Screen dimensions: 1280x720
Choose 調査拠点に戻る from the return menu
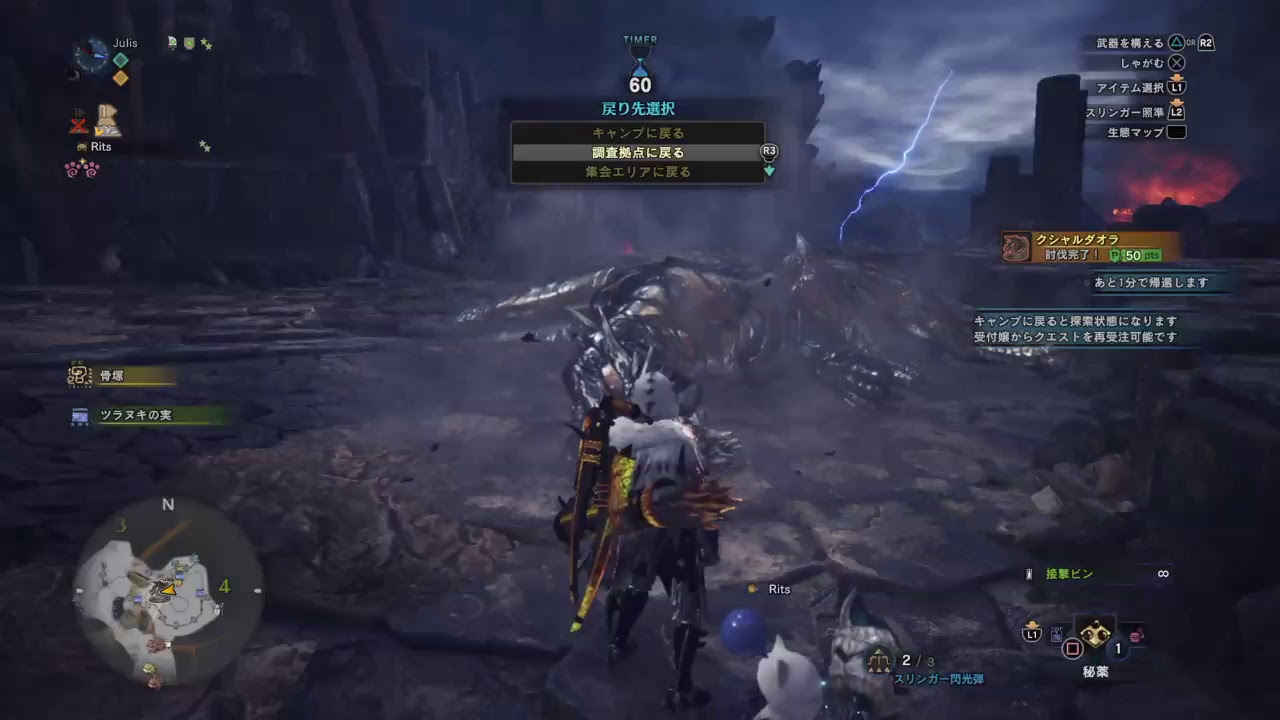coord(637,152)
